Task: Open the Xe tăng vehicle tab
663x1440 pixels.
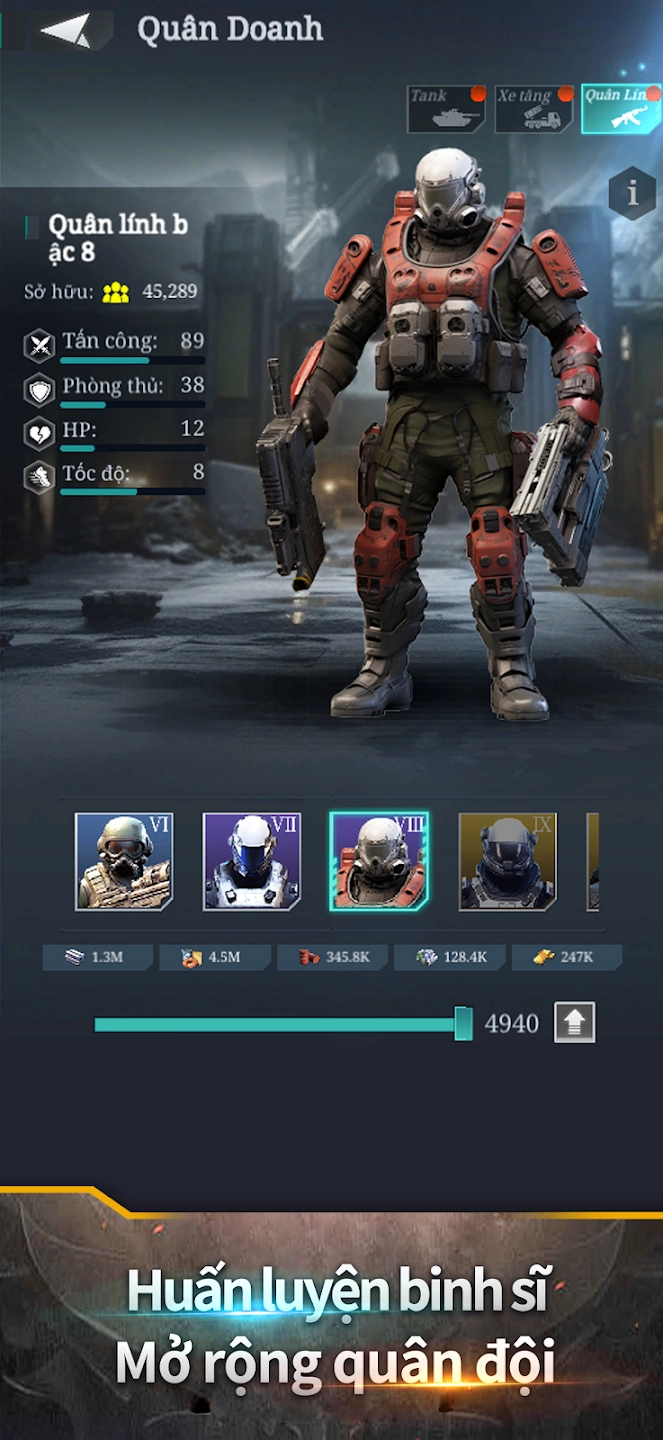Action: [534, 109]
